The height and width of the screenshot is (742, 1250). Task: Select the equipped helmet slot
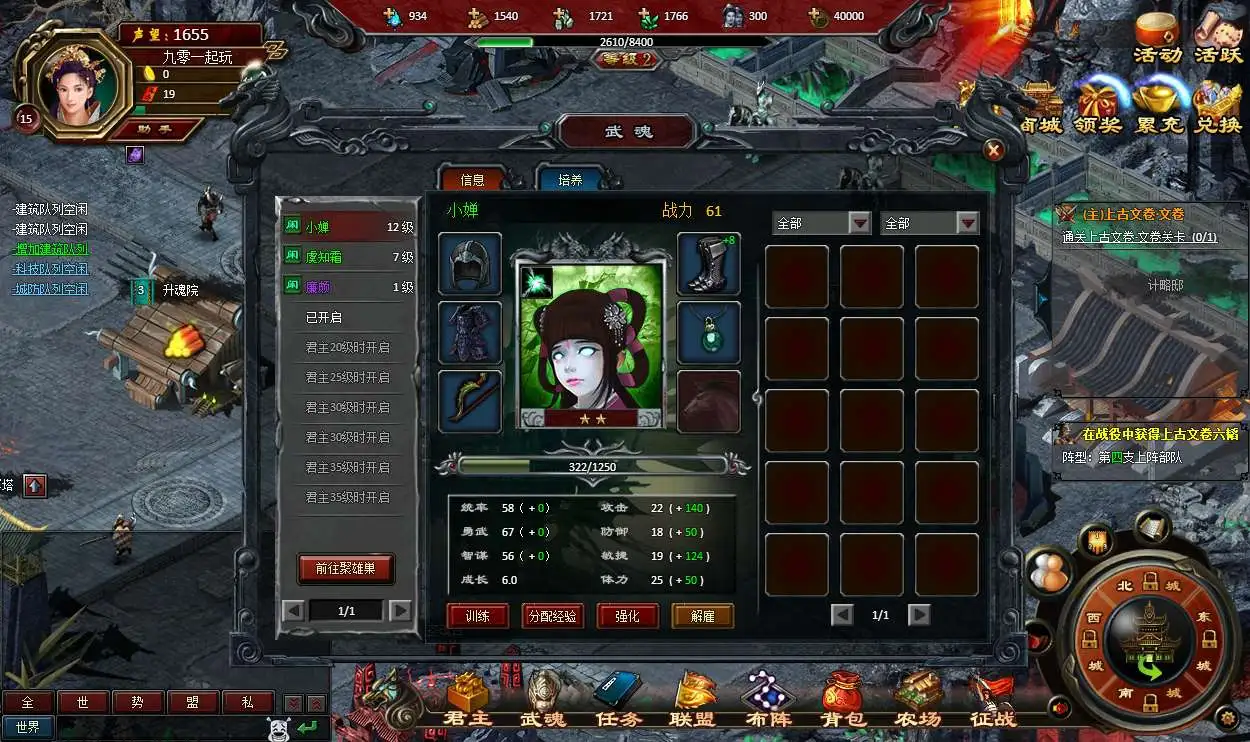(x=469, y=263)
